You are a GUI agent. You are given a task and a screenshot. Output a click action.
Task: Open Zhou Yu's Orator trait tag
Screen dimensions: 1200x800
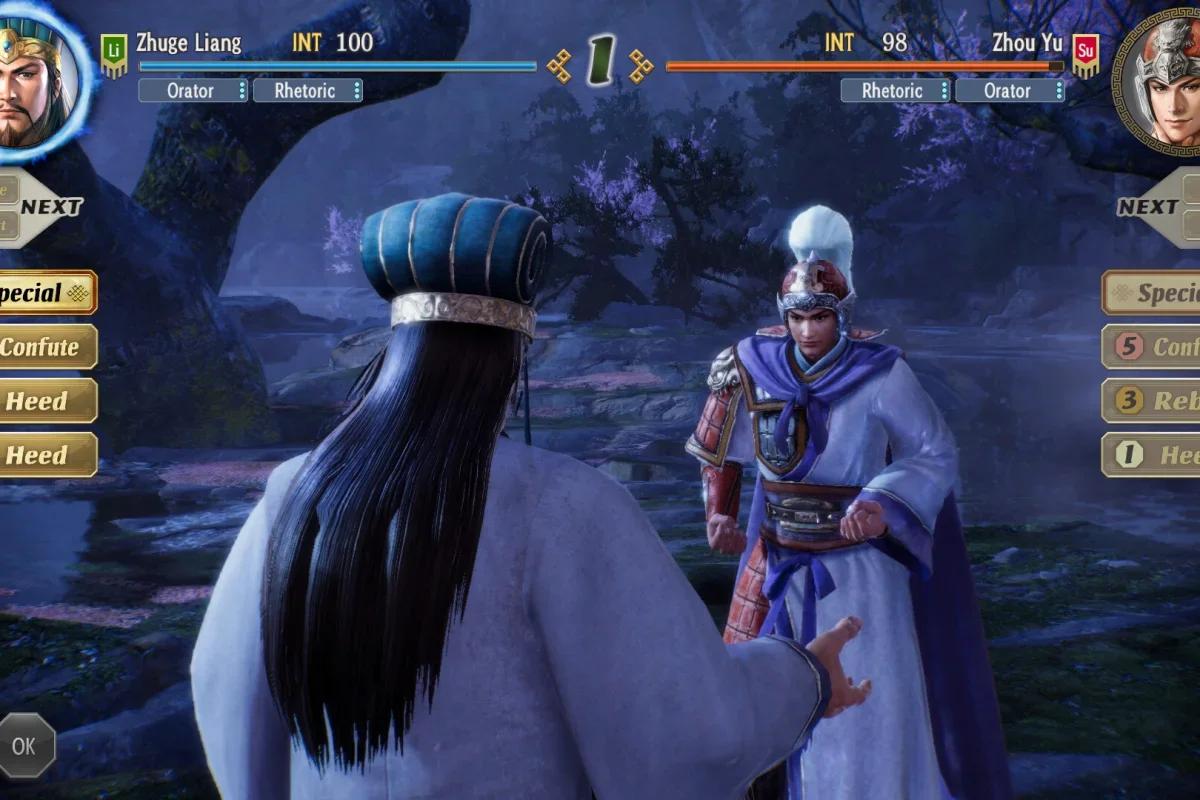pos(1009,91)
